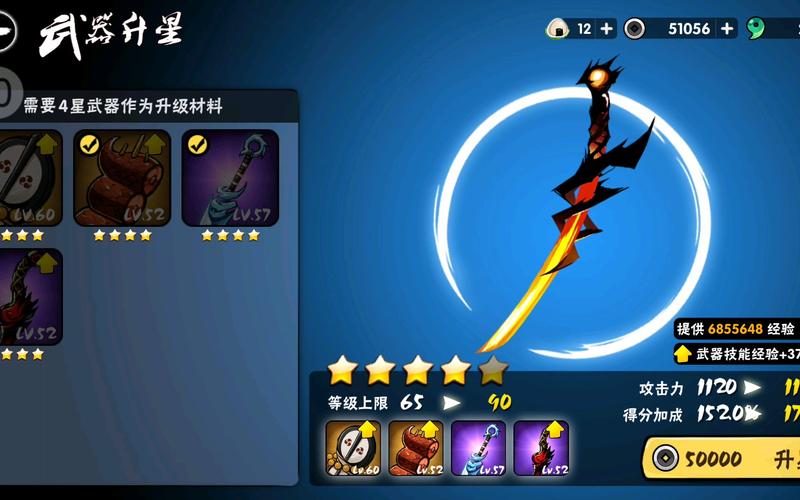Screen dimensions: 800x500
Task: Tap the Lv.52 dark blade in the bottom slots
Action: (541, 448)
